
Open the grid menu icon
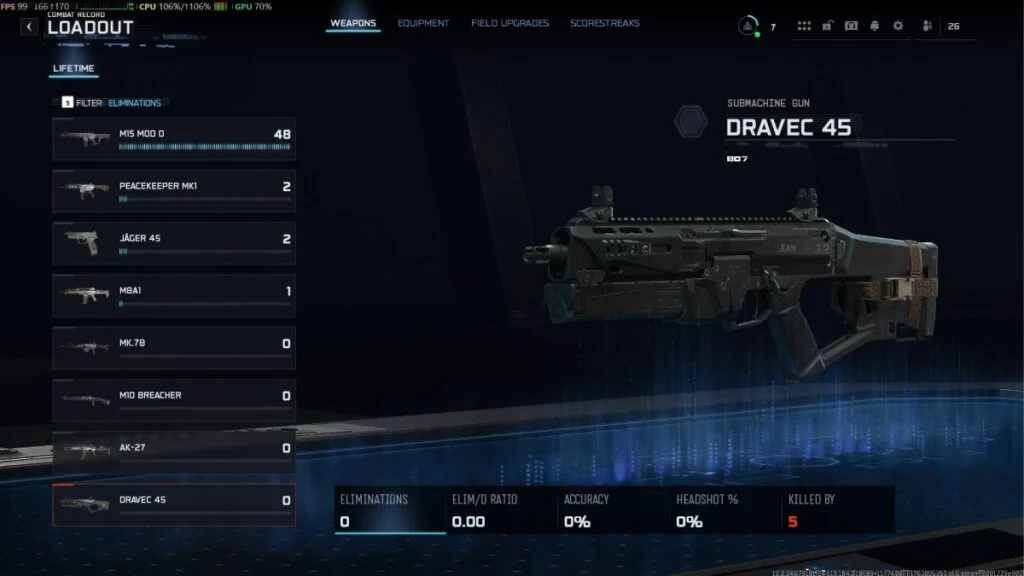click(x=805, y=26)
